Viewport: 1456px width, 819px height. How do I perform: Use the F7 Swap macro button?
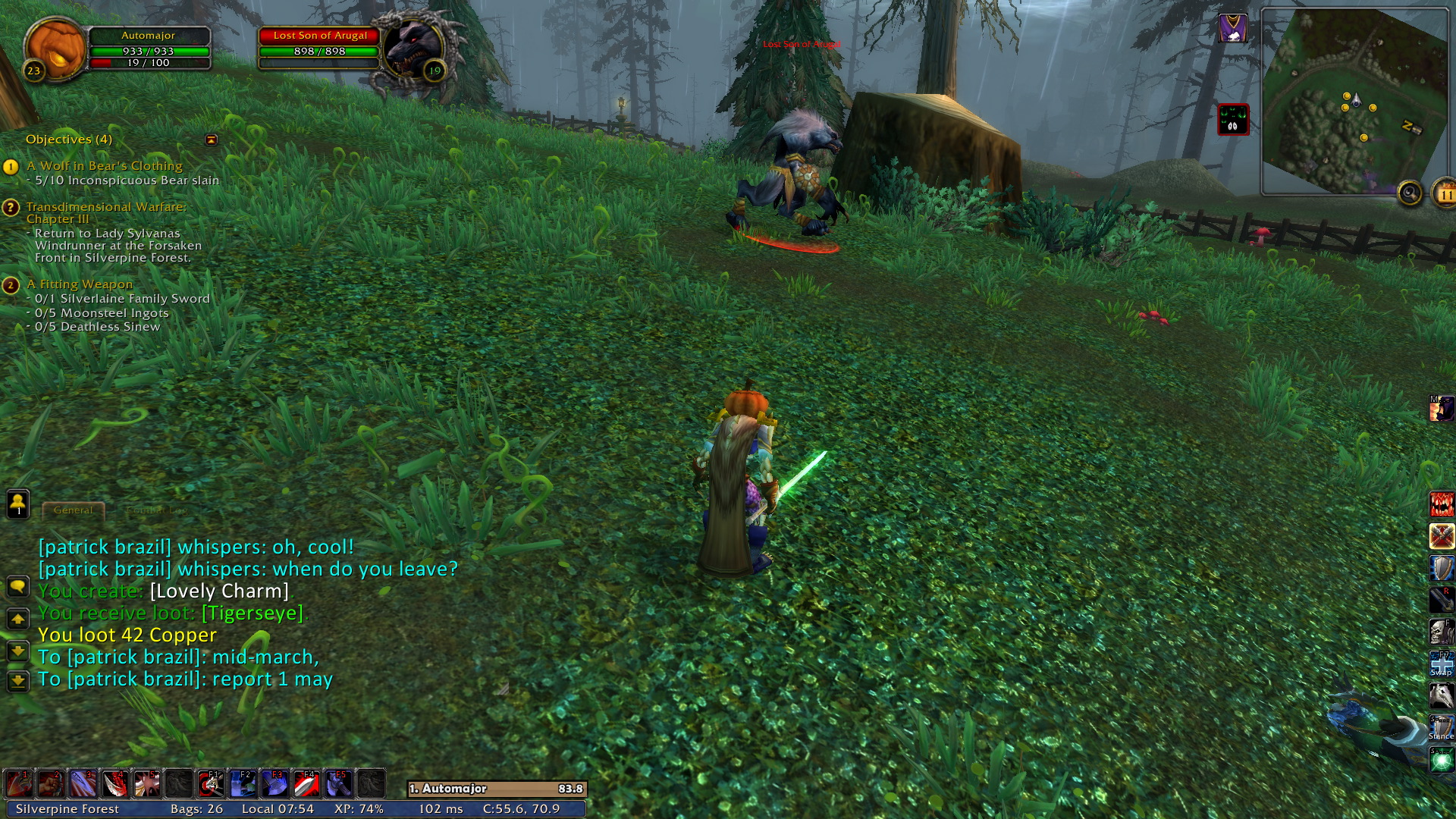(1441, 664)
